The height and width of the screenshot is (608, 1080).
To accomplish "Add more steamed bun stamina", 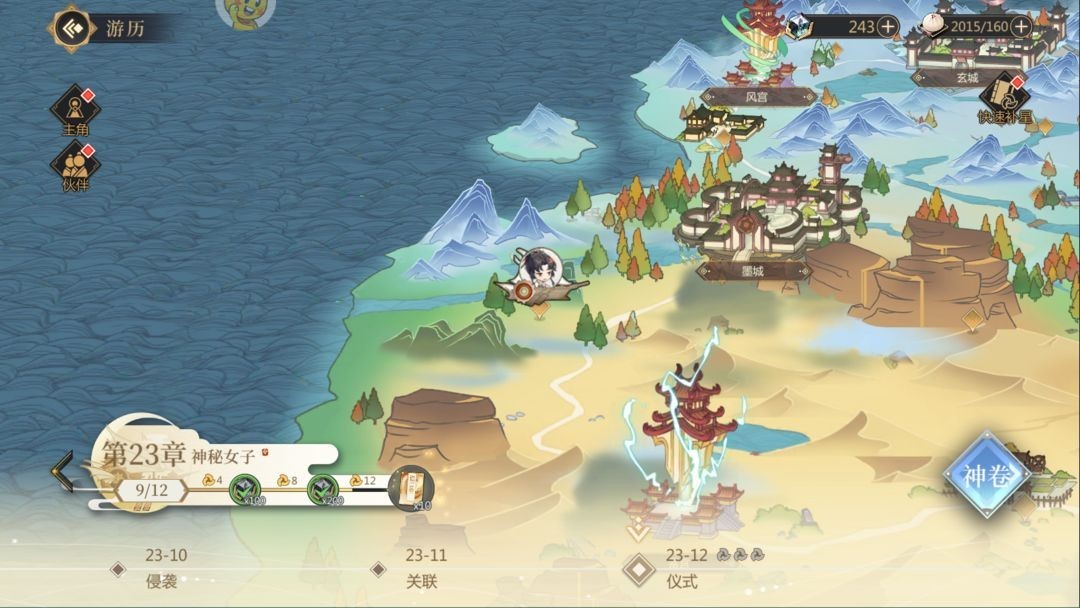I will 1021,27.
